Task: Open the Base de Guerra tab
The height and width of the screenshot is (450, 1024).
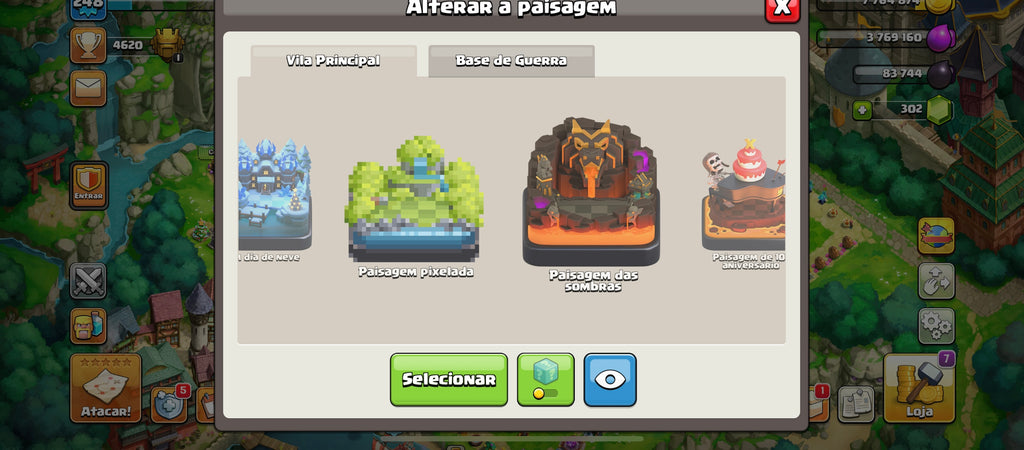Action: 511,61
